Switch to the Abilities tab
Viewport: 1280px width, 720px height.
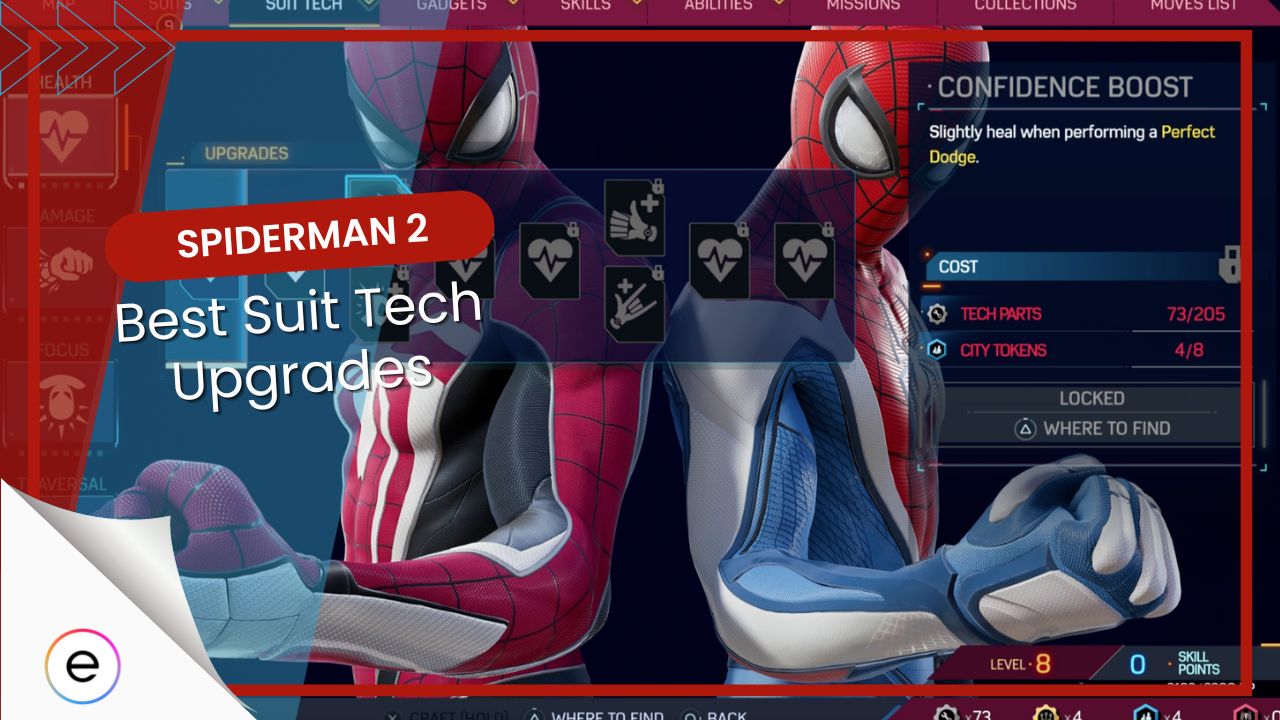point(719,5)
